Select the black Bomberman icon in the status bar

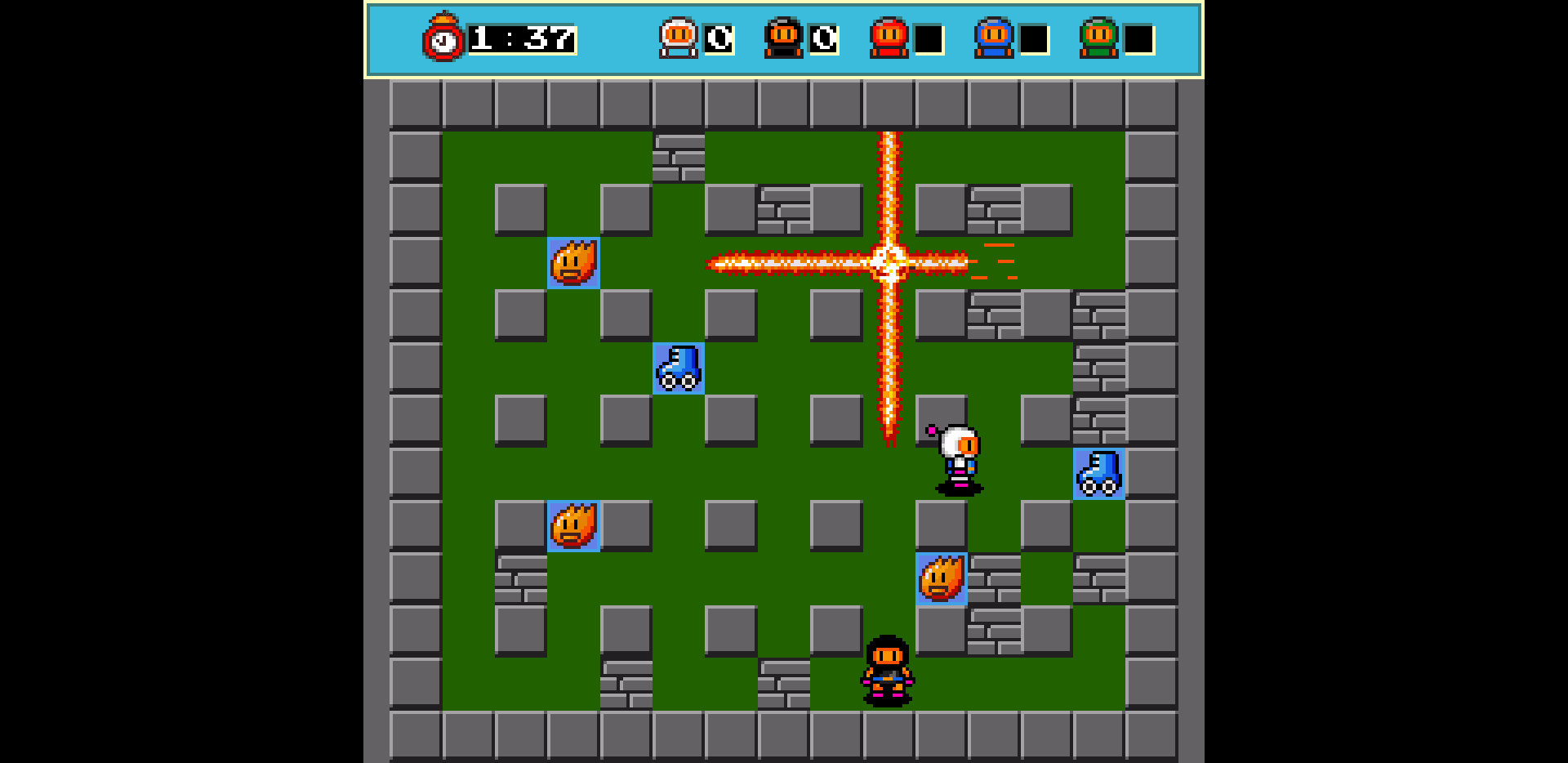(786, 35)
